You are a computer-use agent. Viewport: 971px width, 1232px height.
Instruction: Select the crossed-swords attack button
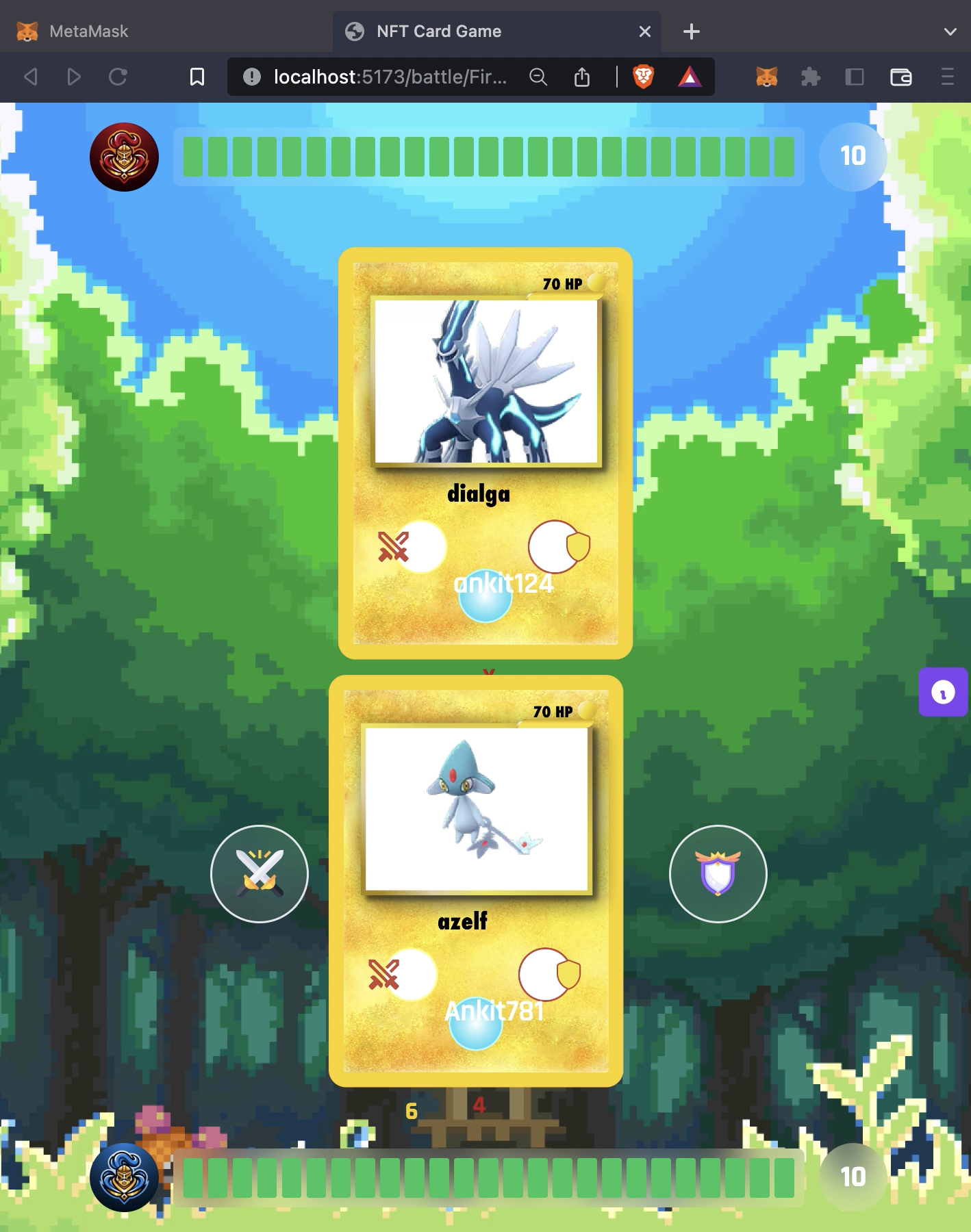[x=259, y=874]
